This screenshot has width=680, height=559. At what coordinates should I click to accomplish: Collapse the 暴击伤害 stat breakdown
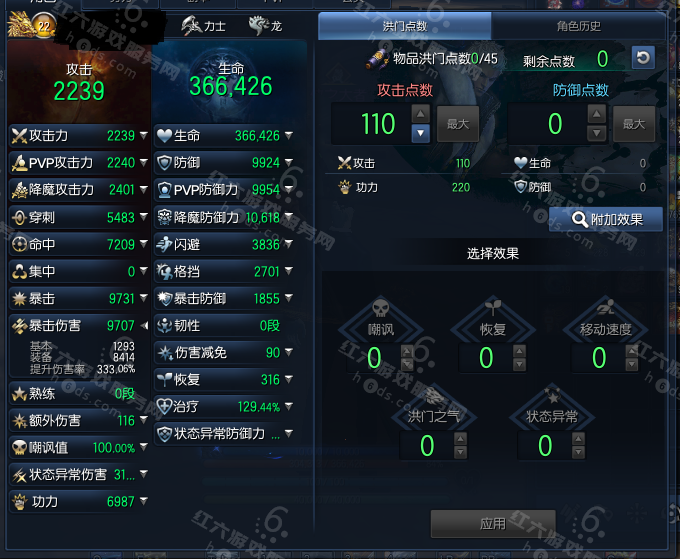click(x=143, y=325)
